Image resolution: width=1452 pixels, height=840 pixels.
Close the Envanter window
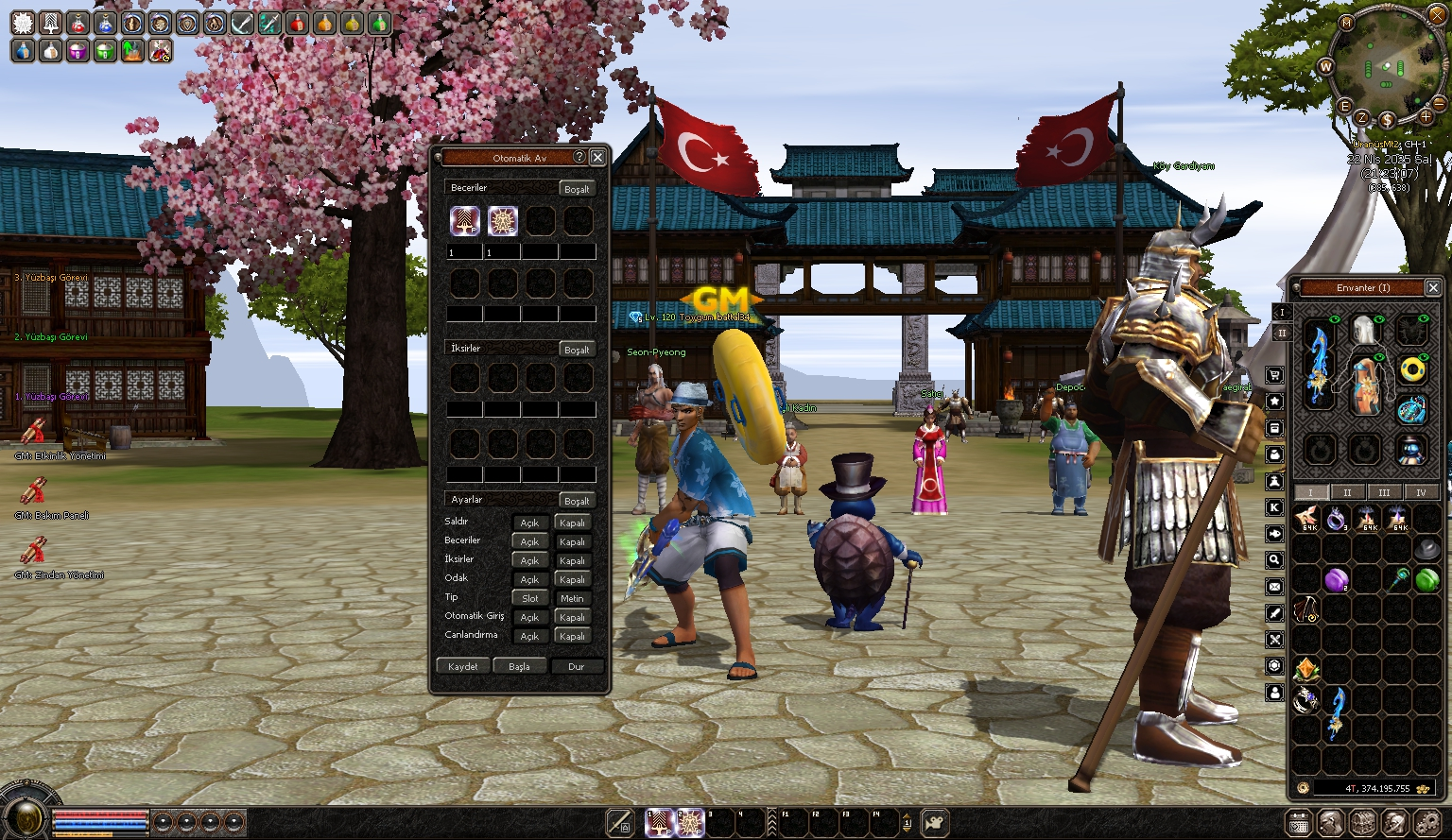(1432, 287)
